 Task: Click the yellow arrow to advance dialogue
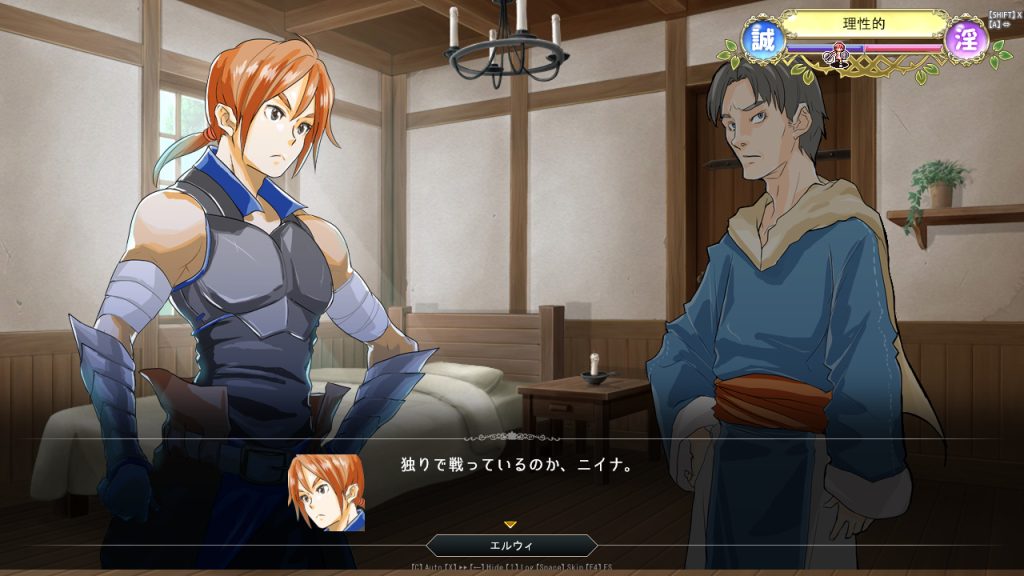[x=510, y=524]
